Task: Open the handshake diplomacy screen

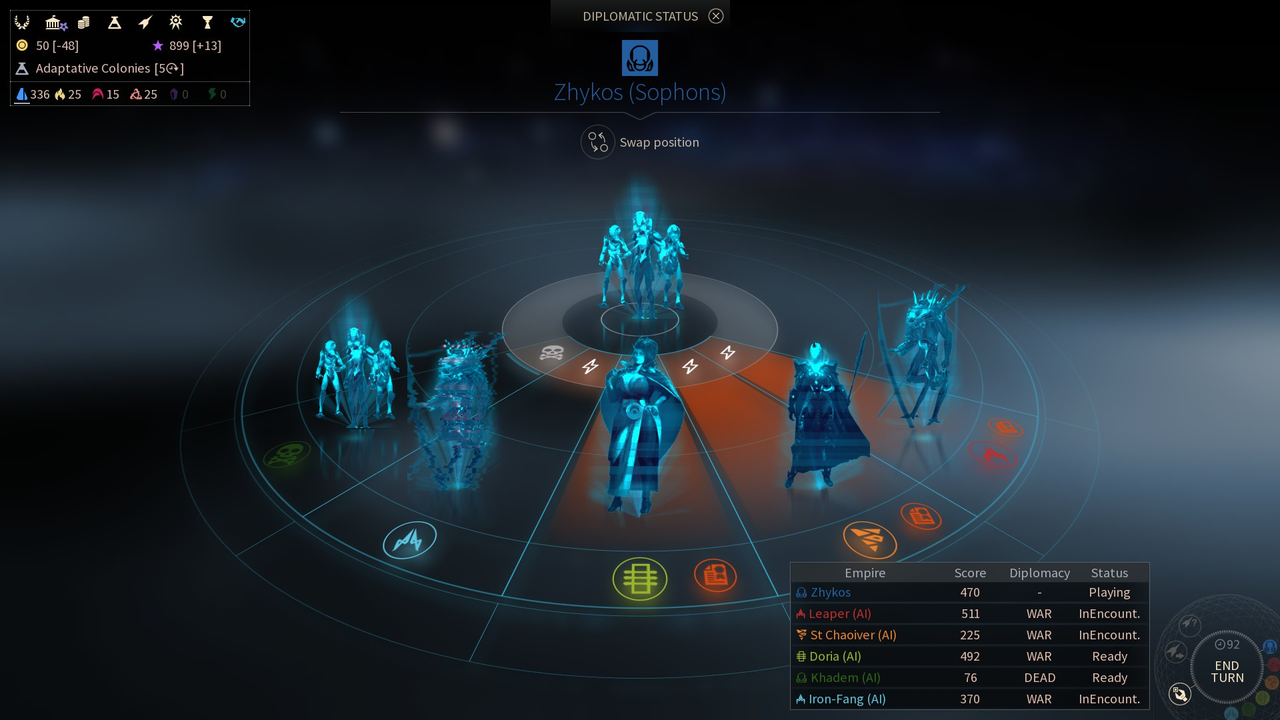Action: [x=237, y=22]
